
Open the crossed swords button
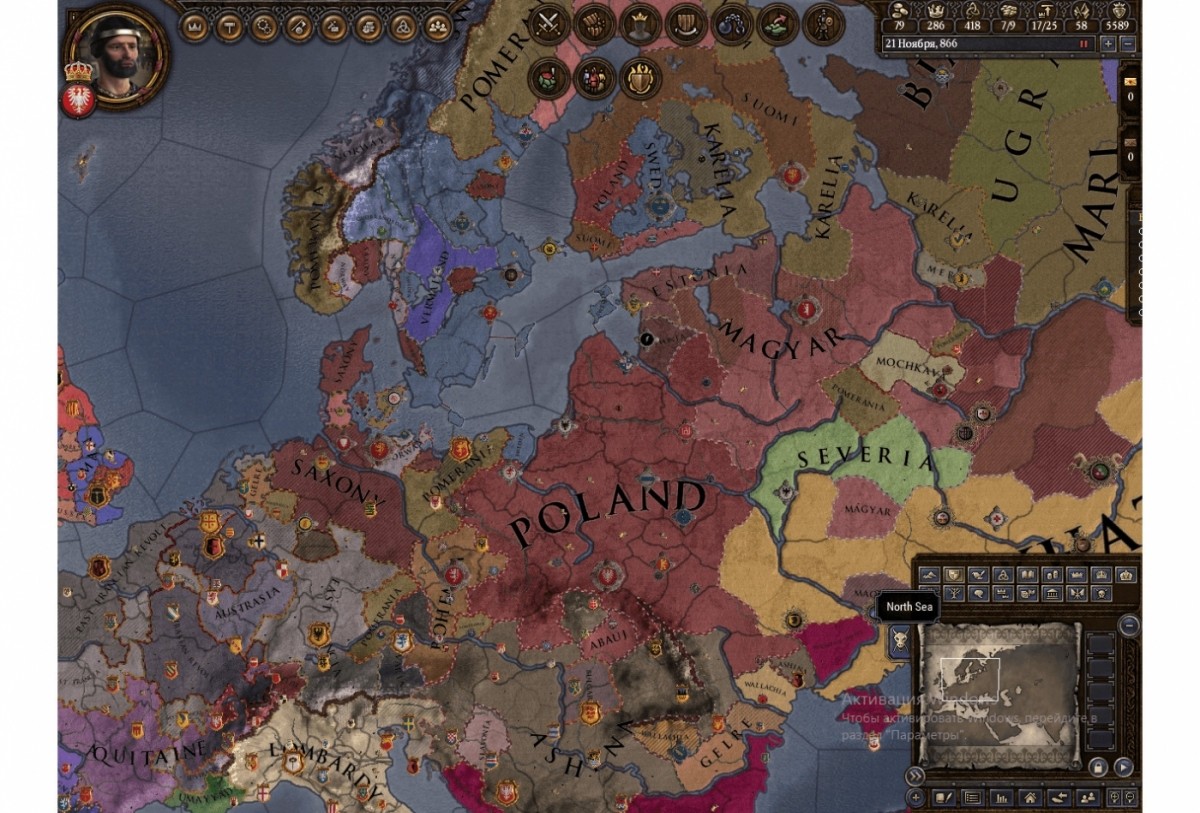point(548,23)
